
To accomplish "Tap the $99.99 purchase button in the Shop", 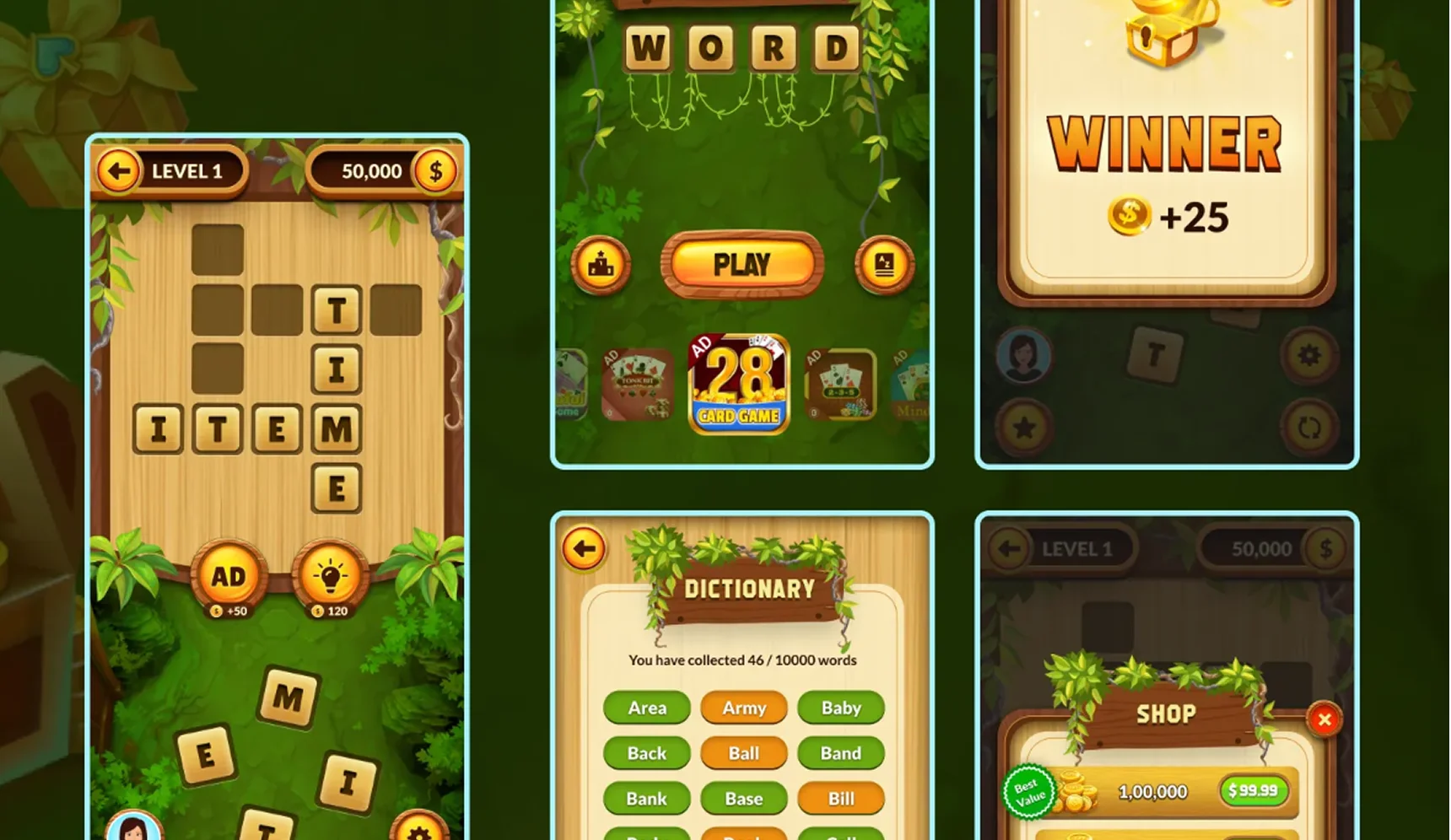I will tap(1254, 791).
